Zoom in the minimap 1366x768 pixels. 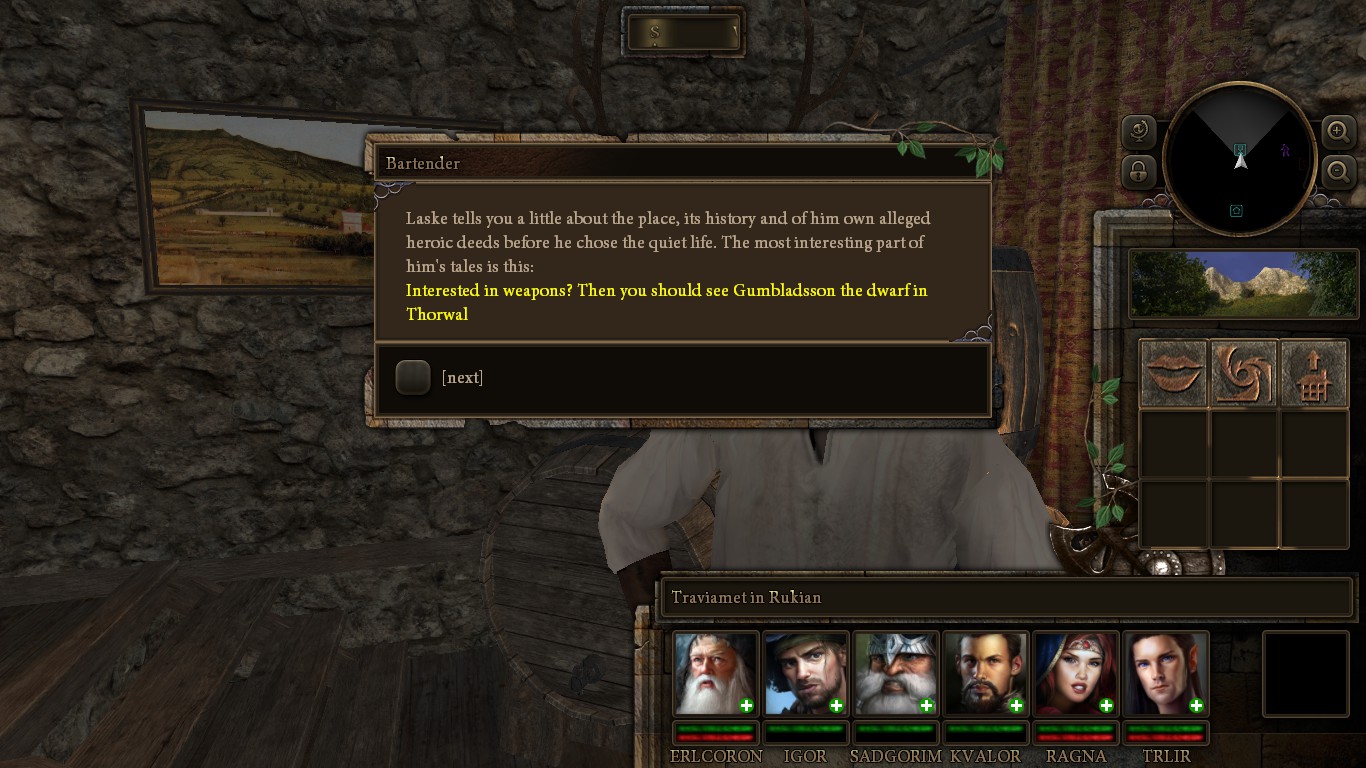(x=1338, y=131)
